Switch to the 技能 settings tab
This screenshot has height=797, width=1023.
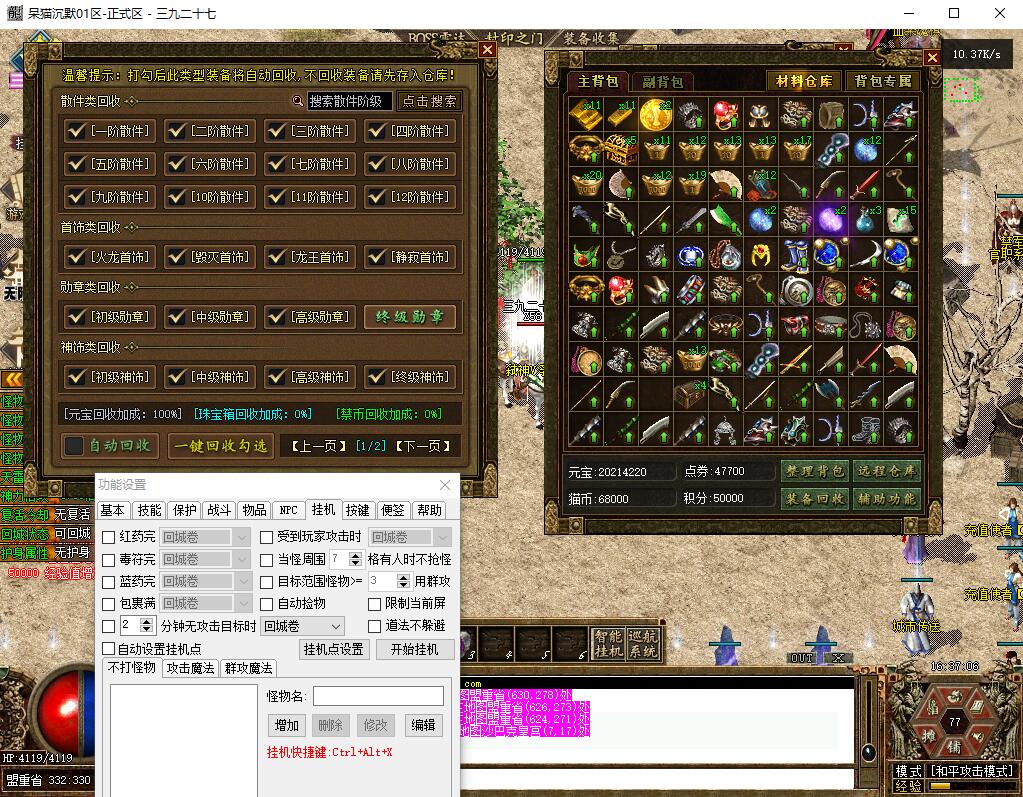tap(149, 510)
